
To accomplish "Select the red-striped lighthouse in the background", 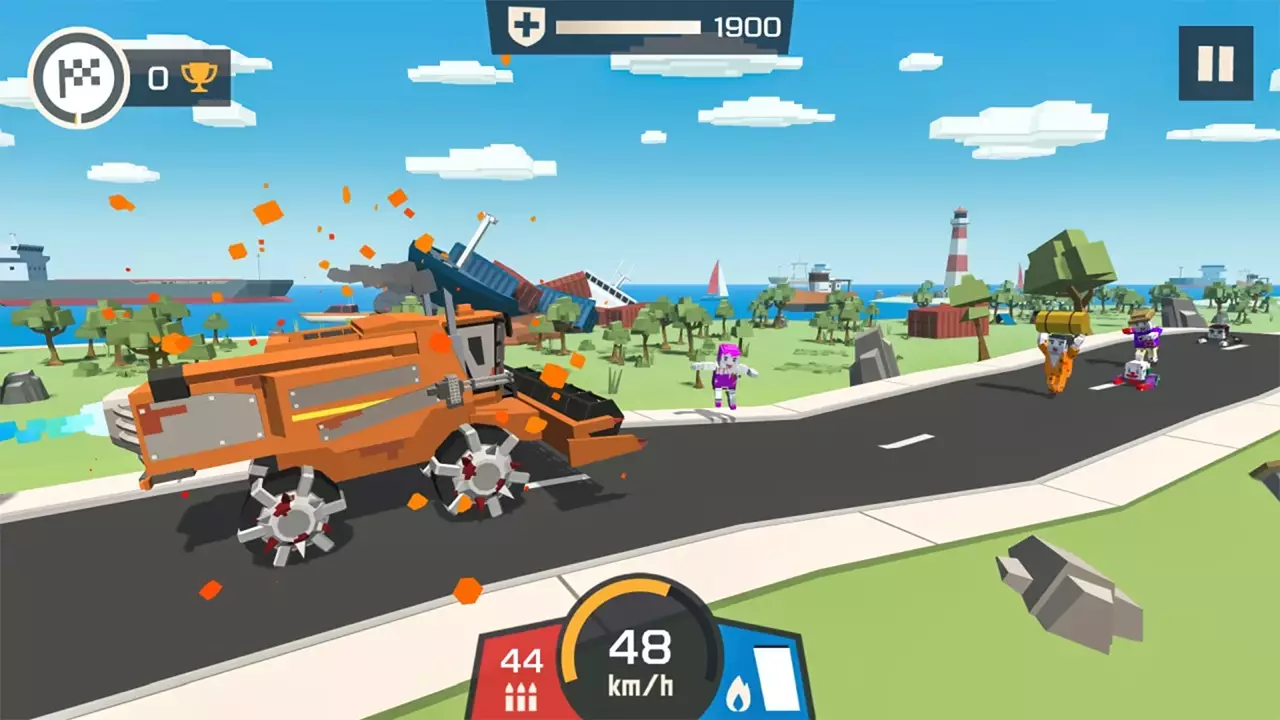I will click(x=959, y=250).
